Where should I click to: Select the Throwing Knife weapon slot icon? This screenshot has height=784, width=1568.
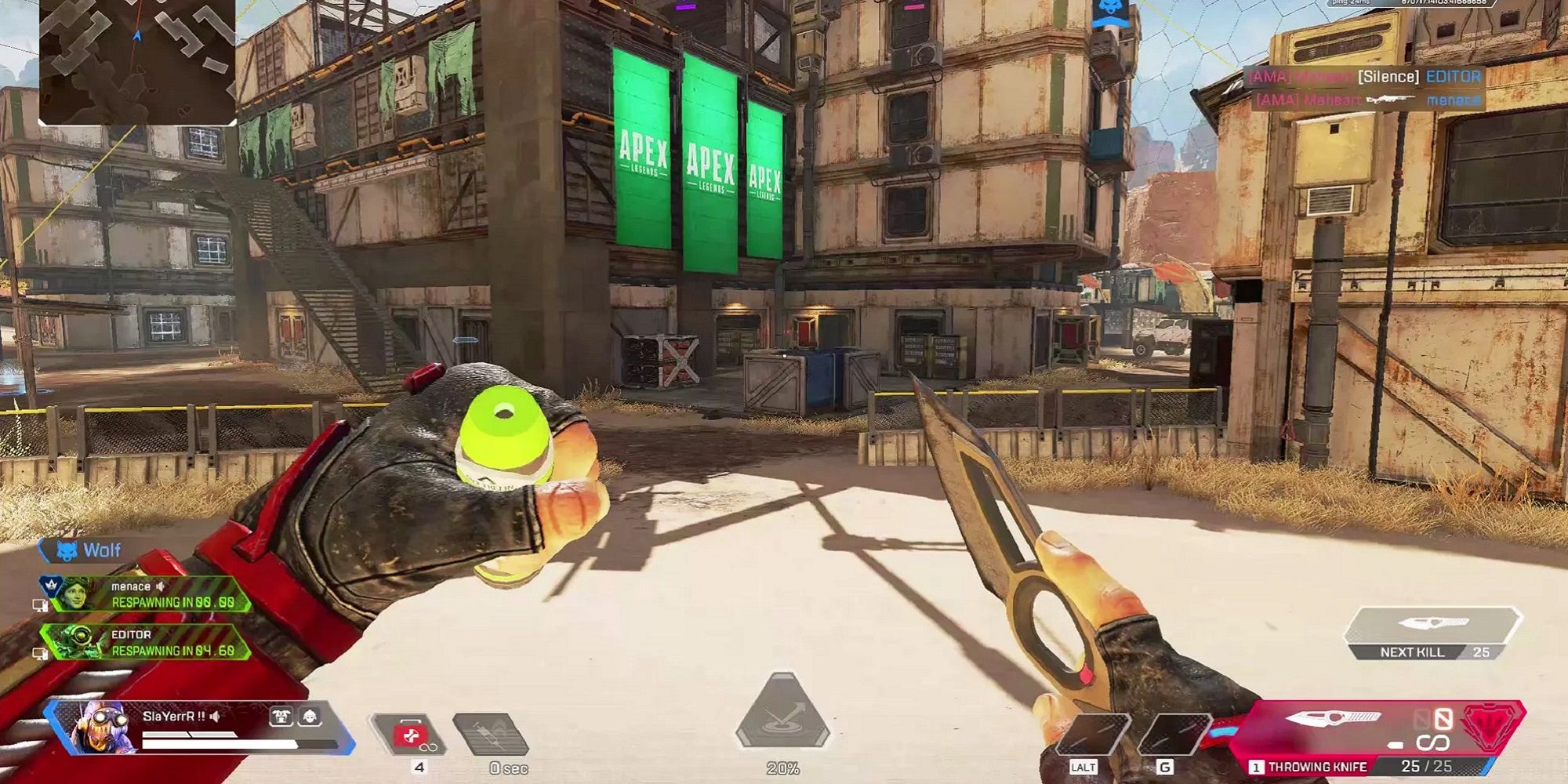(x=1333, y=717)
